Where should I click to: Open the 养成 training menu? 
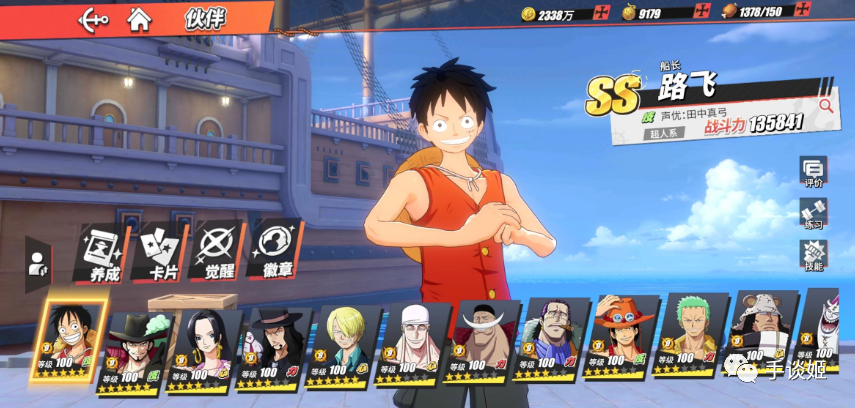coord(102,251)
